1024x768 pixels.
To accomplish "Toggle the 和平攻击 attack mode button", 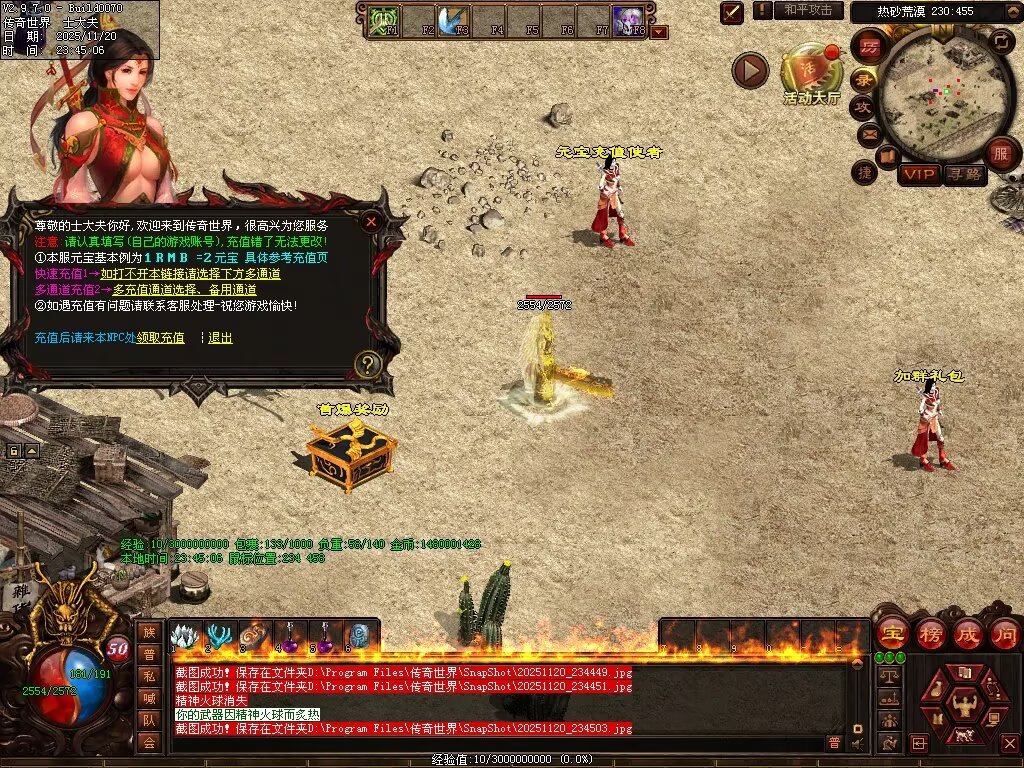I will tap(807, 10).
